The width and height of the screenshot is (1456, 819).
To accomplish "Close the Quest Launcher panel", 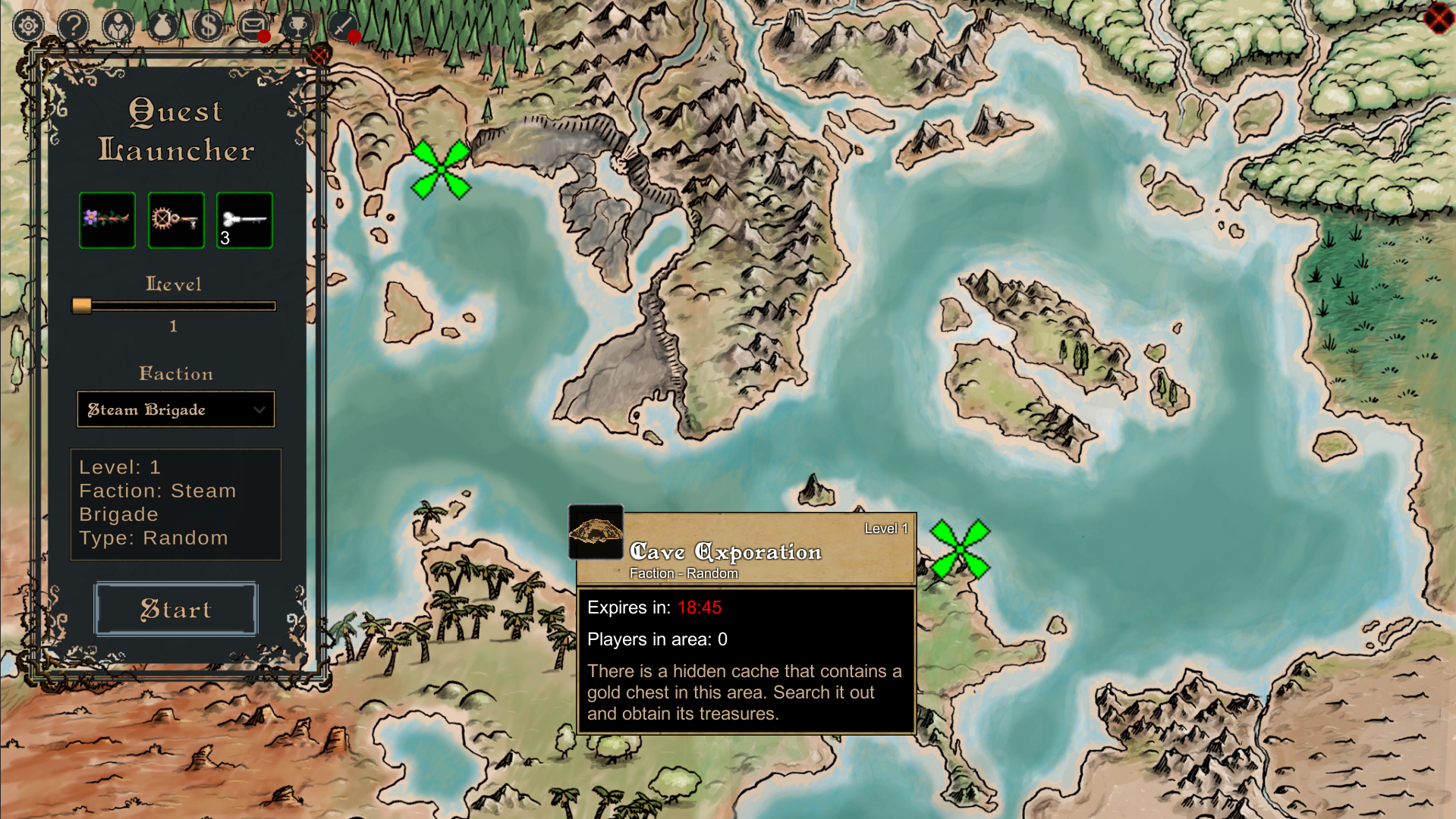I will tap(319, 55).
